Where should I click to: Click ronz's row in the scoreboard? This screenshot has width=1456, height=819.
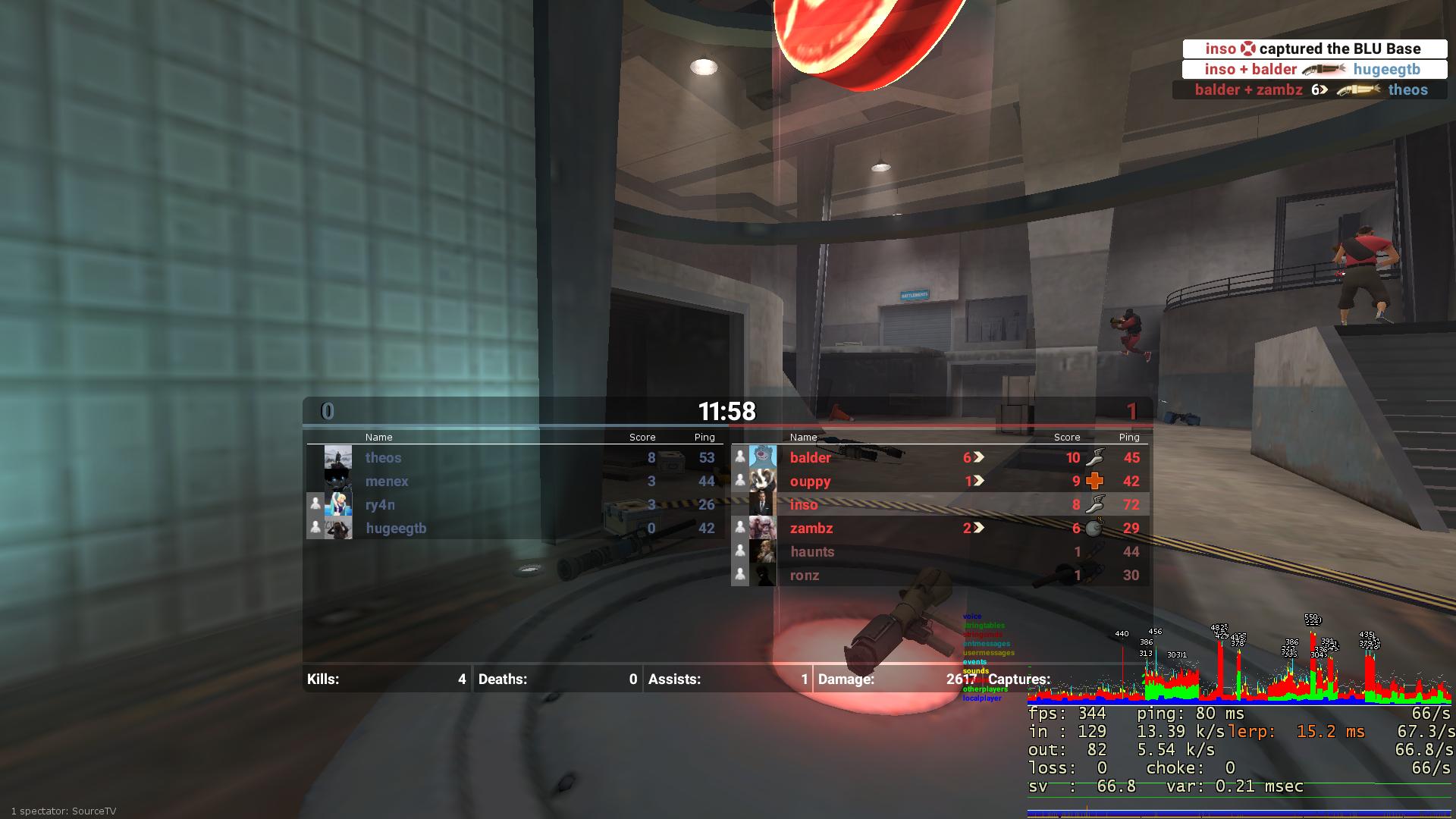point(805,576)
